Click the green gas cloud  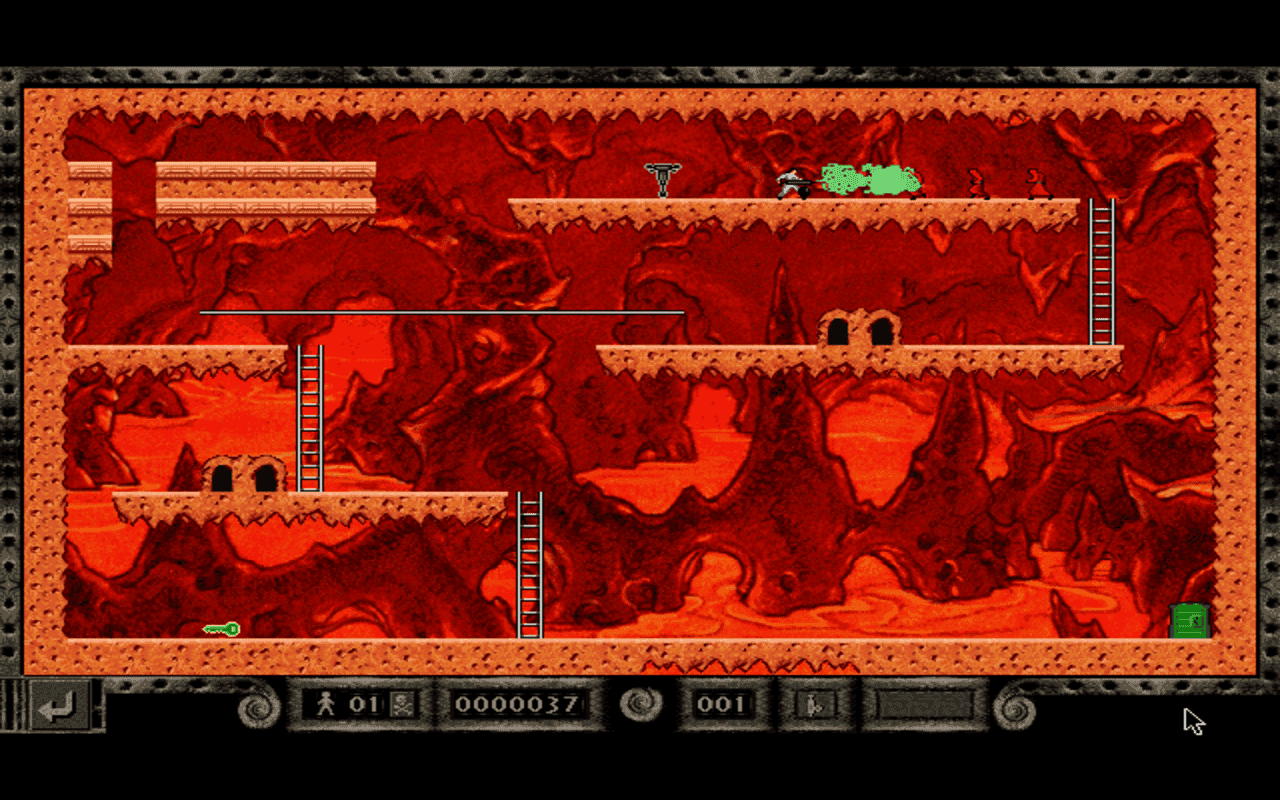[x=870, y=182]
